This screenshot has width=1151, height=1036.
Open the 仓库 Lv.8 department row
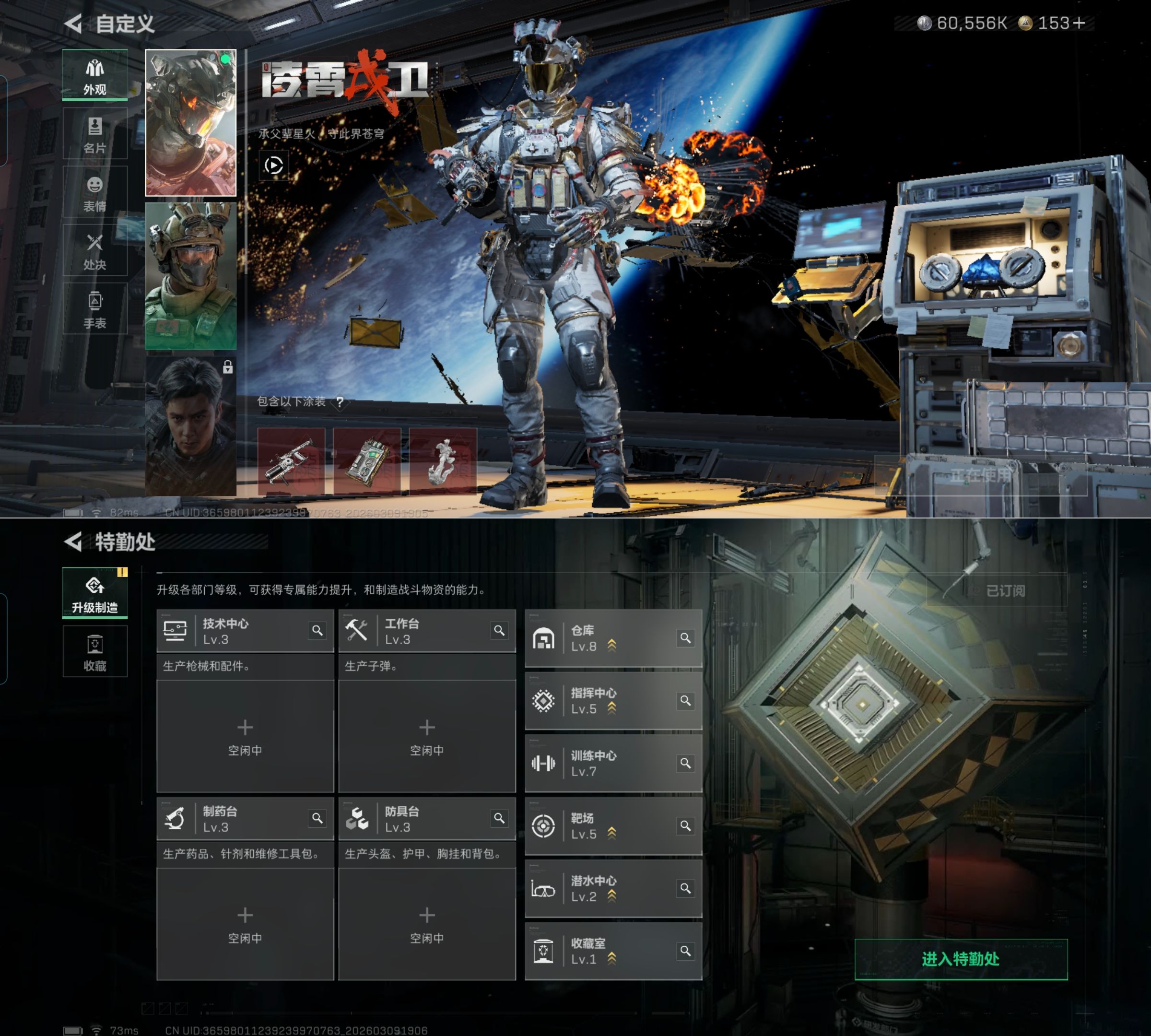coord(613,638)
